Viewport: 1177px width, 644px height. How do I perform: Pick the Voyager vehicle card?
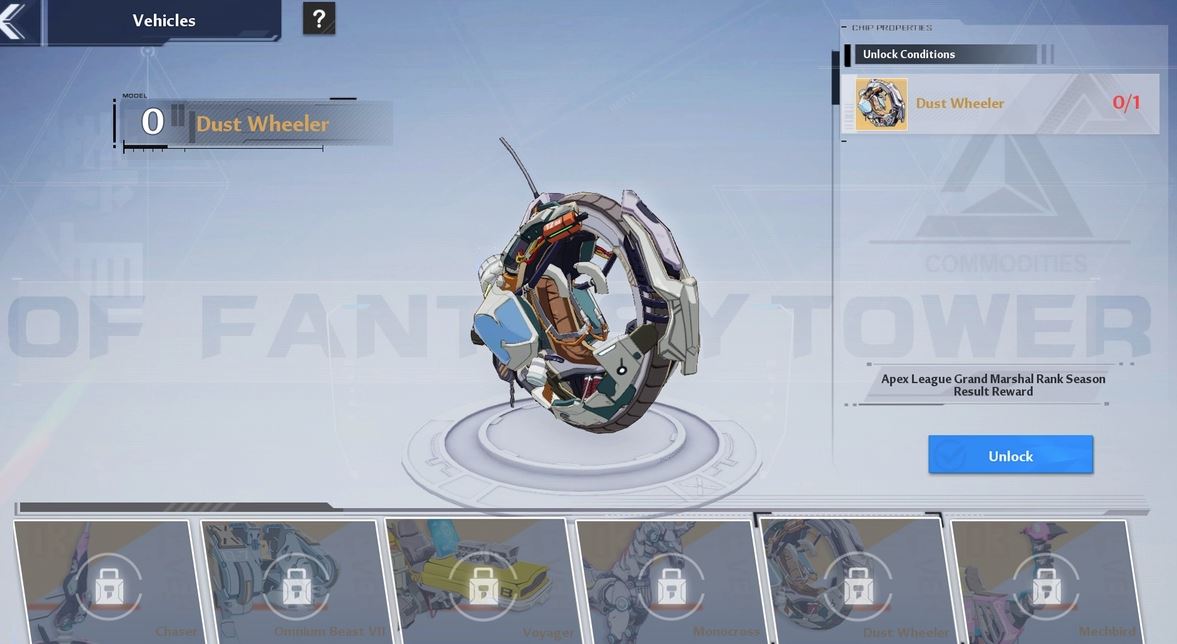(484, 582)
